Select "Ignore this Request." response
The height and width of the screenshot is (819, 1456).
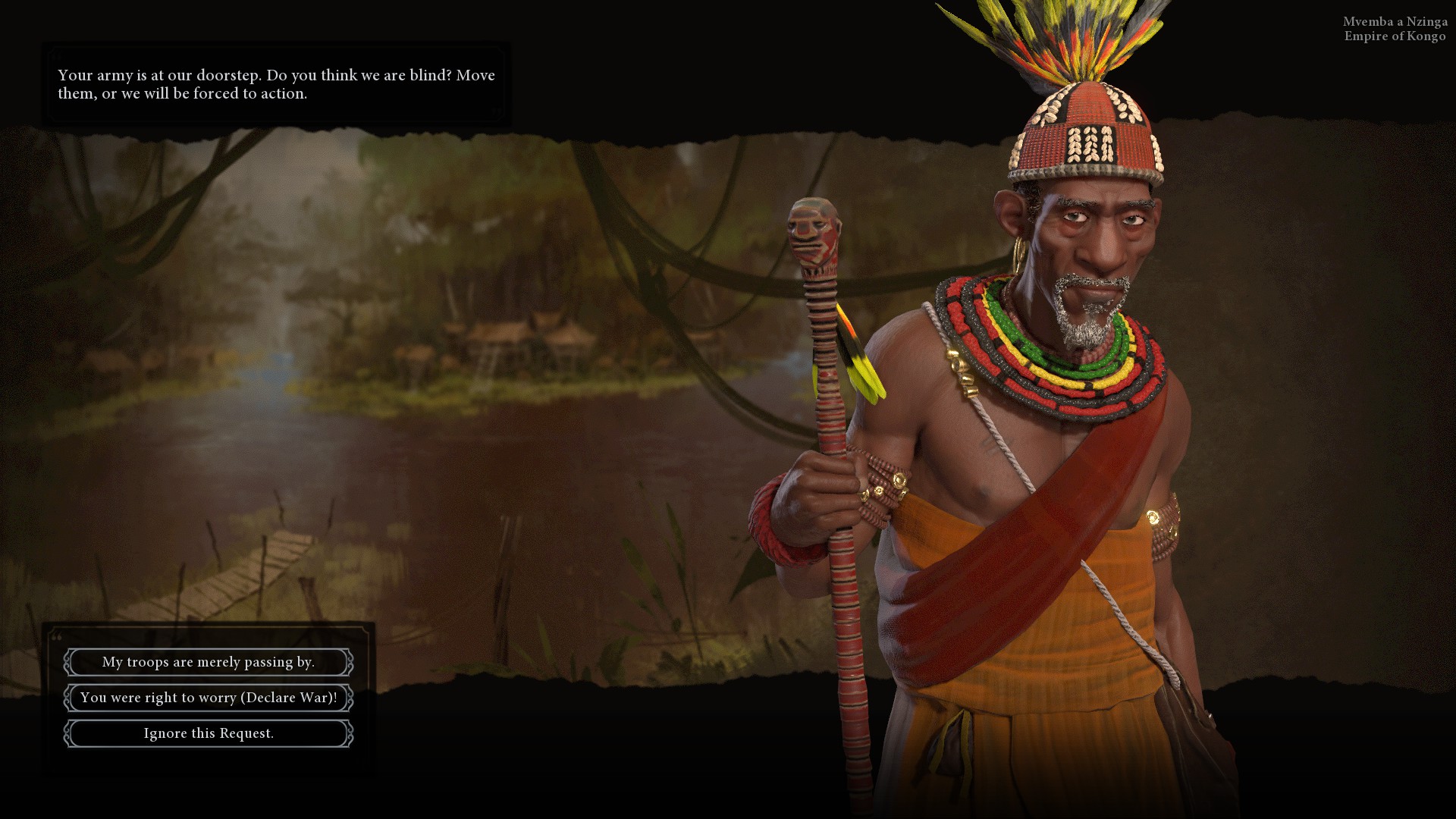pos(209,733)
